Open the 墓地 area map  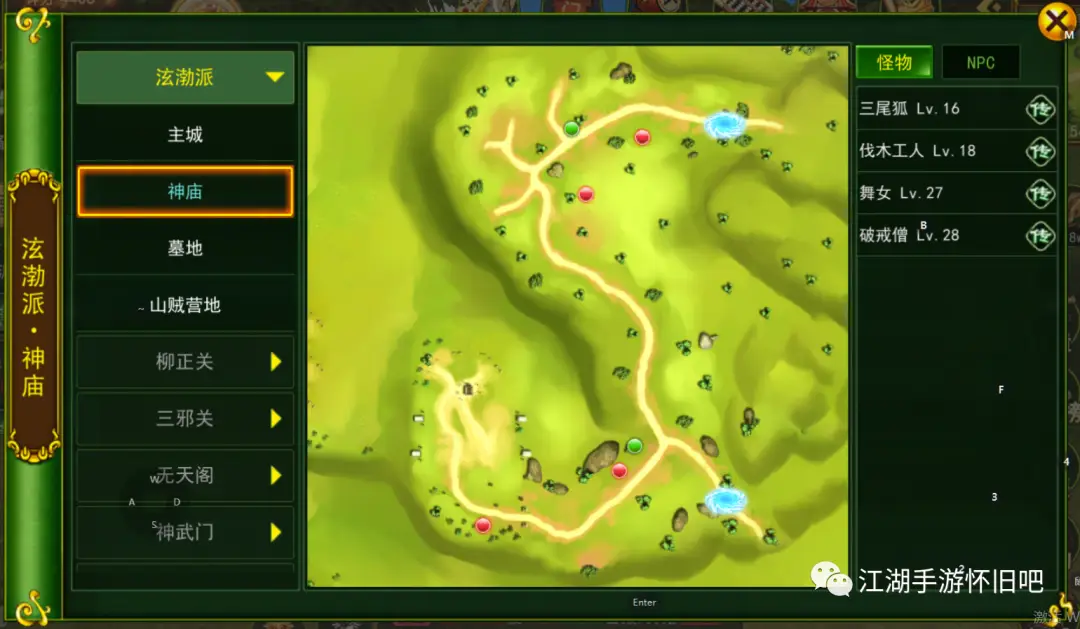185,247
